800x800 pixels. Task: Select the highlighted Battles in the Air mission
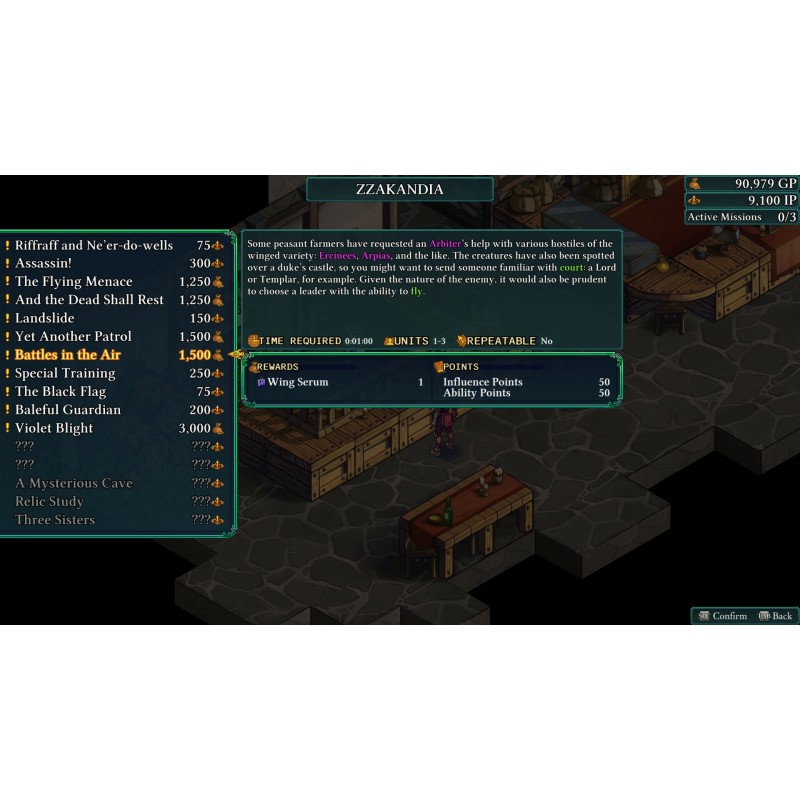[70, 355]
